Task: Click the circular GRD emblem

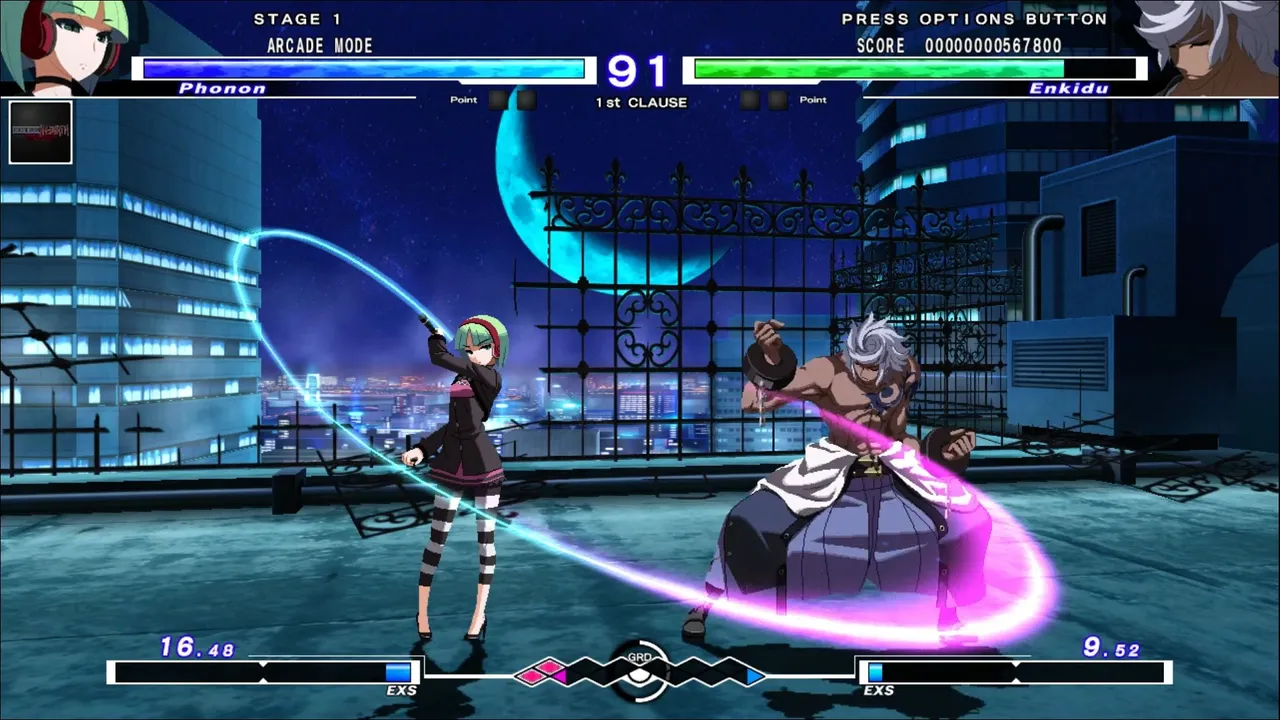Action: 639,671
